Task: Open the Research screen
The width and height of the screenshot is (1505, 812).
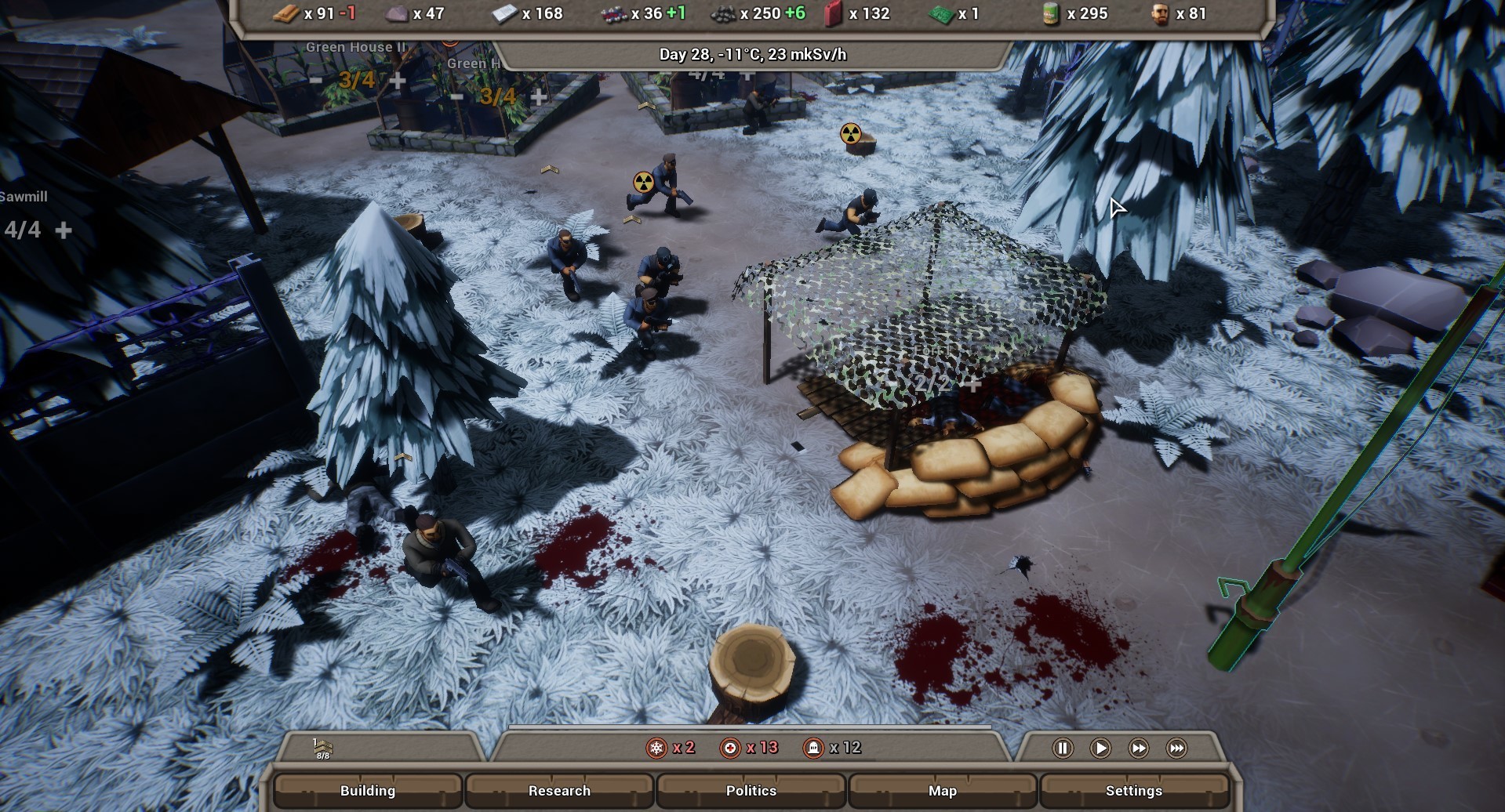Action: [560, 791]
